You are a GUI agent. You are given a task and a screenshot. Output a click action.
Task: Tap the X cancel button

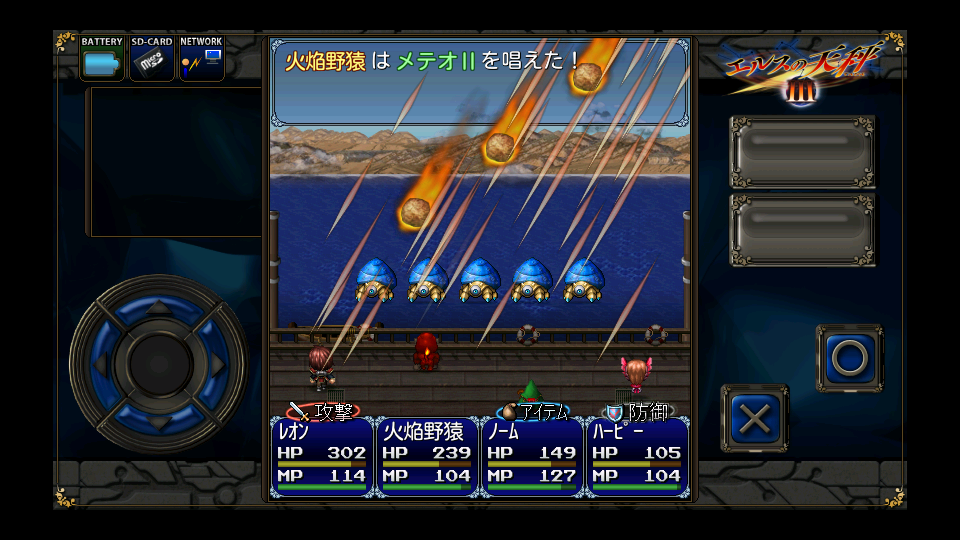click(754, 419)
